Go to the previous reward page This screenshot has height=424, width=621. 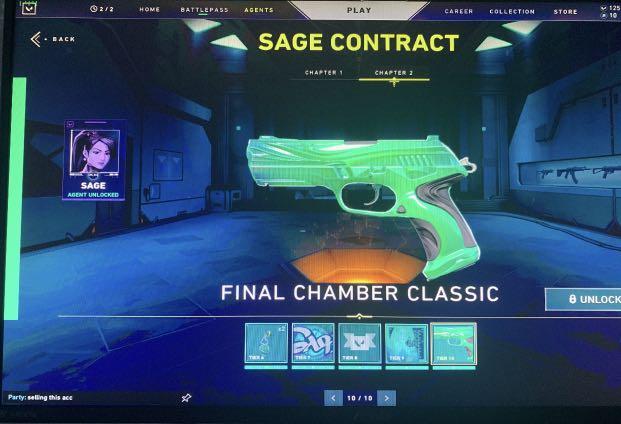333,398
